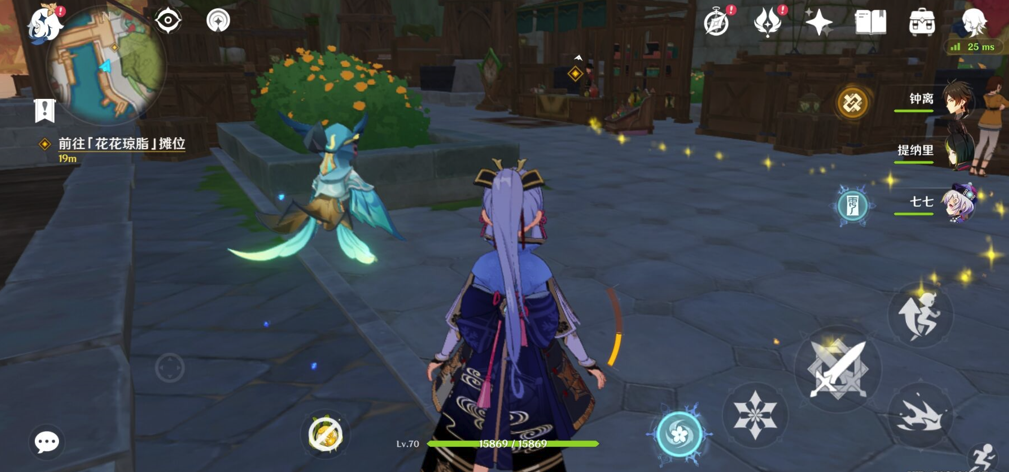Viewport: 1009px width, 472px height.
Task: Use the snowflake elemental skill
Action: coord(755,415)
